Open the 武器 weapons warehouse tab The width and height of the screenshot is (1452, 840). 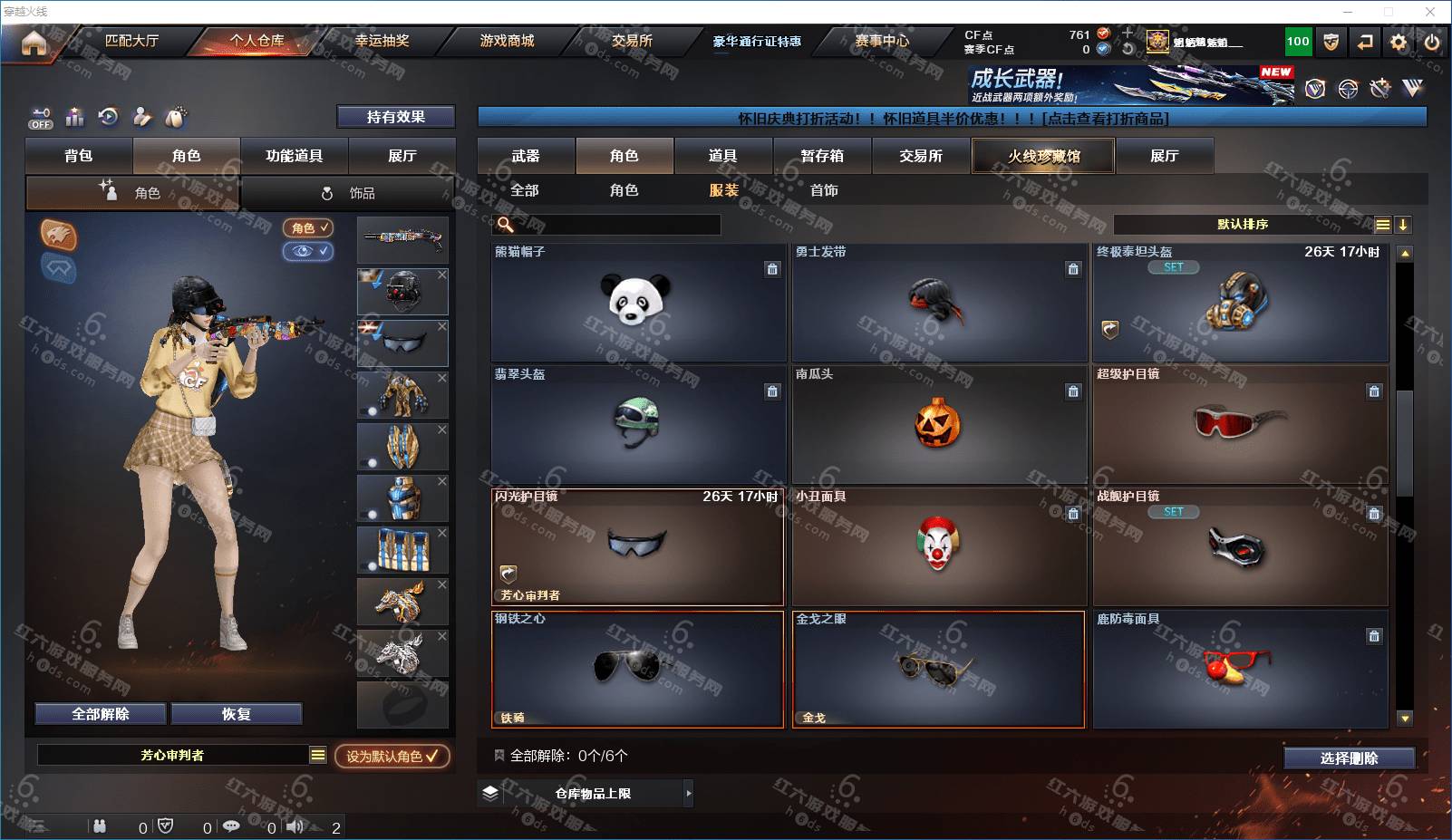click(x=526, y=156)
